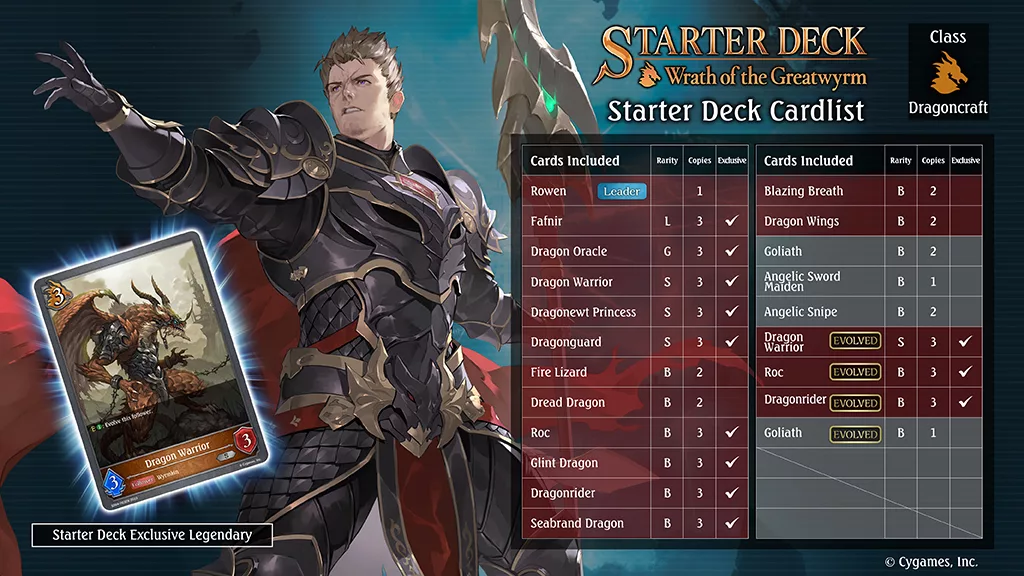The image size is (1024, 576).
Task: Choose the Fafnir row in the cardlist
Action: (634, 221)
